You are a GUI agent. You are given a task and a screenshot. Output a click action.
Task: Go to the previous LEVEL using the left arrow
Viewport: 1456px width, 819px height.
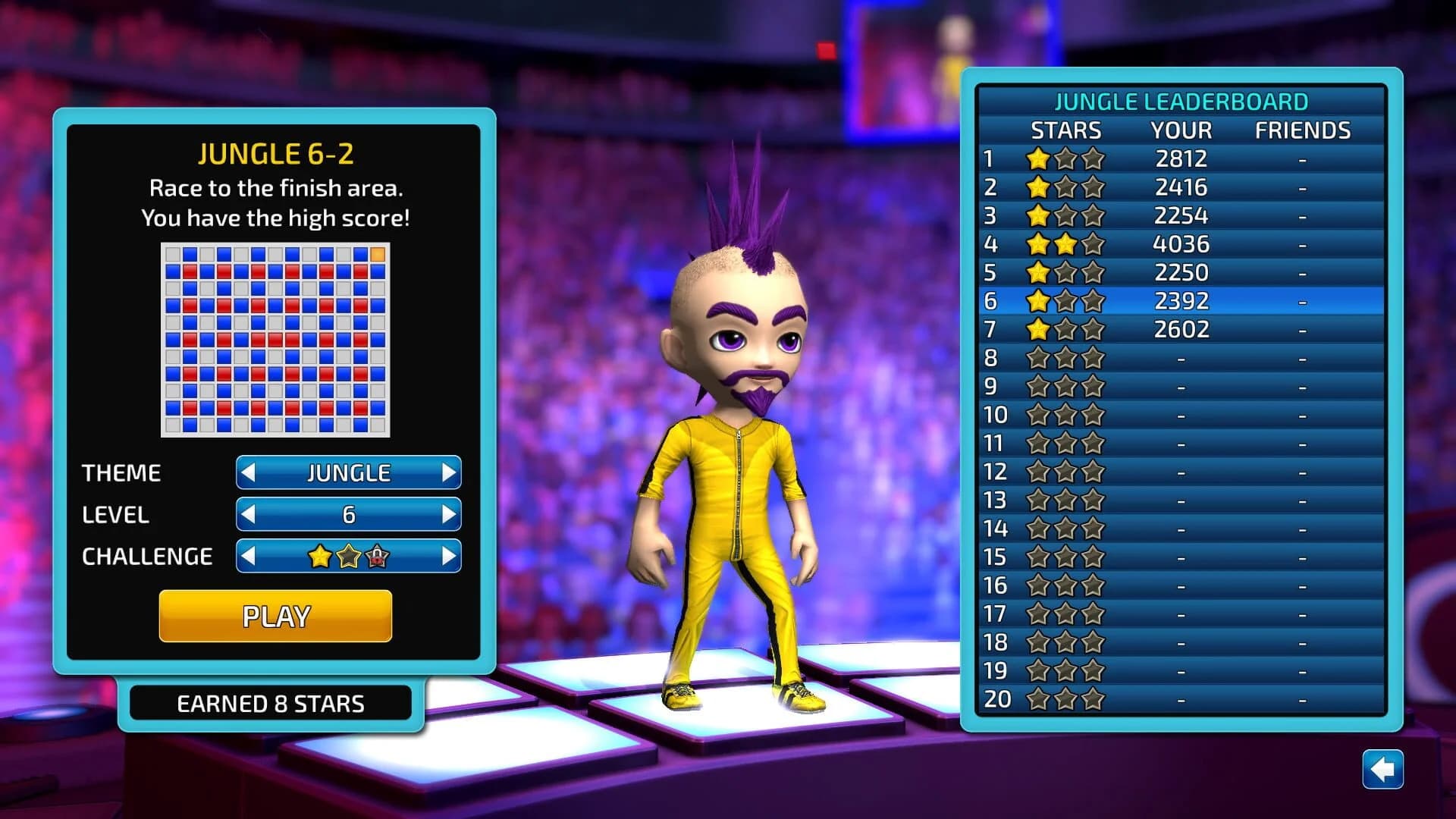coord(250,515)
